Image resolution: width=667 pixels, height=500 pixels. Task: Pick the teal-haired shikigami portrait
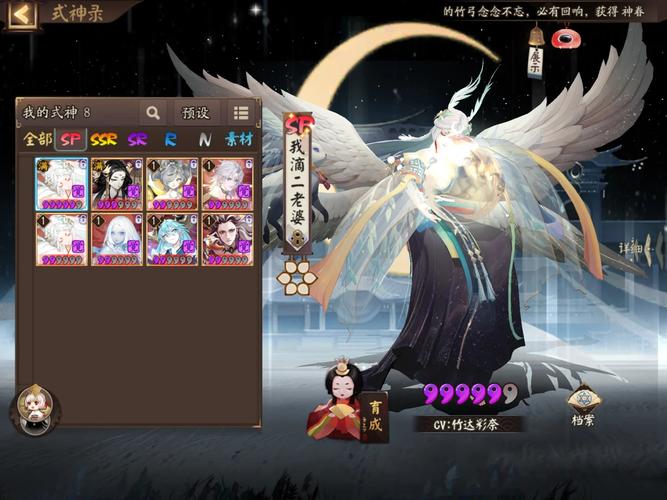tap(172, 239)
